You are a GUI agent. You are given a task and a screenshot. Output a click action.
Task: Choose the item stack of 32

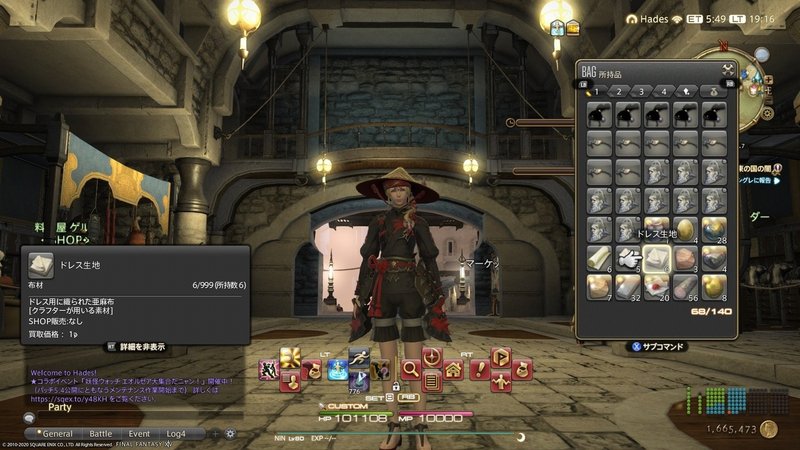tap(627, 287)
